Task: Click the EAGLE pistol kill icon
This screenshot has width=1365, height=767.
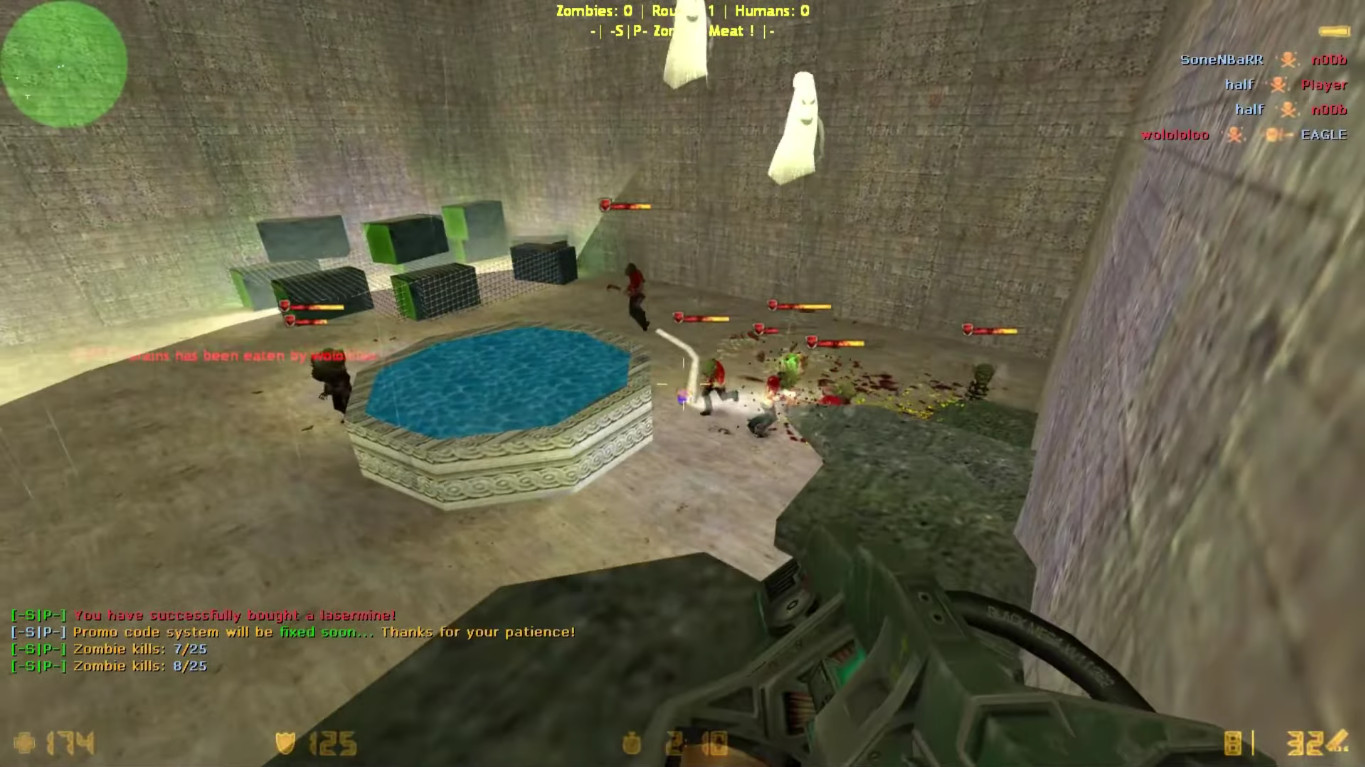Action: tap(1280, 133)
